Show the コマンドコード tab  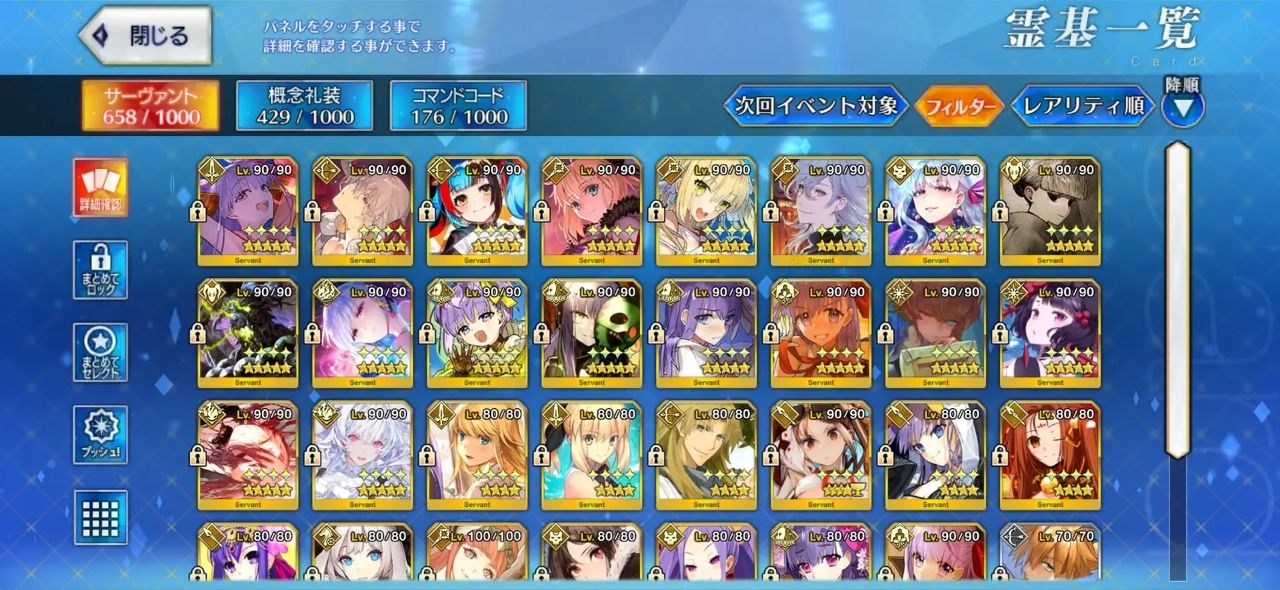pyautogui.click(x=458, y=106)
